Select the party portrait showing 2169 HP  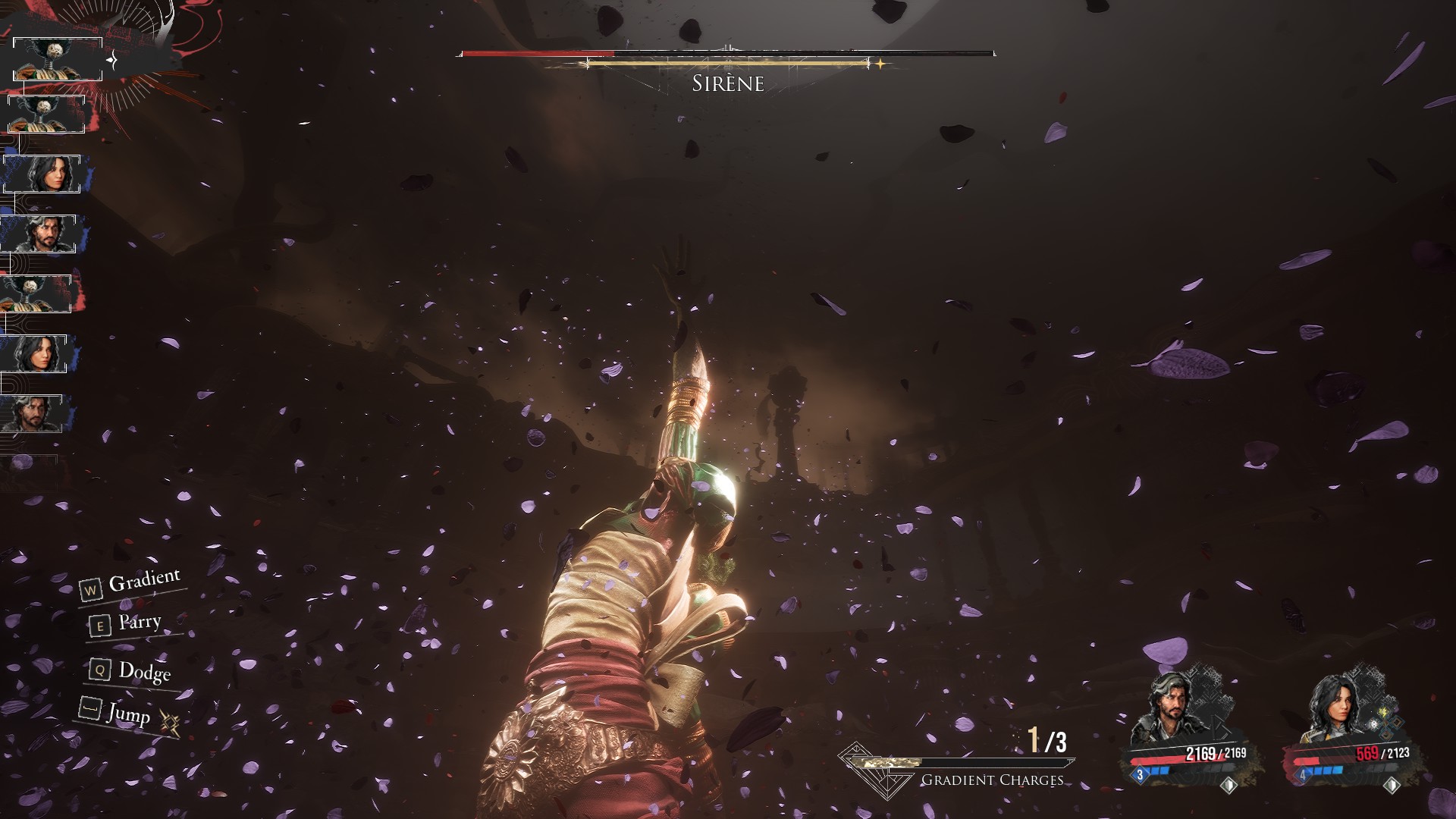[1166, 710]
